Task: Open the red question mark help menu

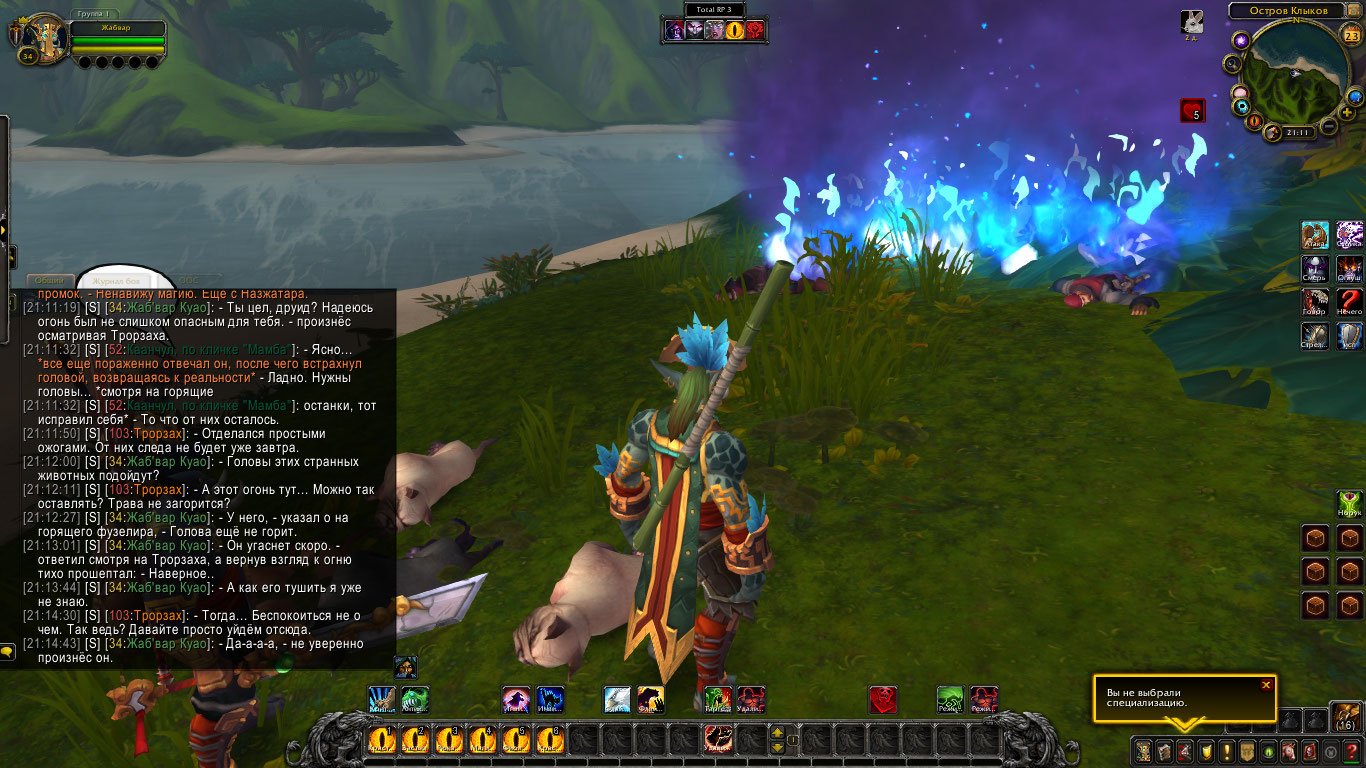Action: pyautogui.click(x=1351, y=751)
